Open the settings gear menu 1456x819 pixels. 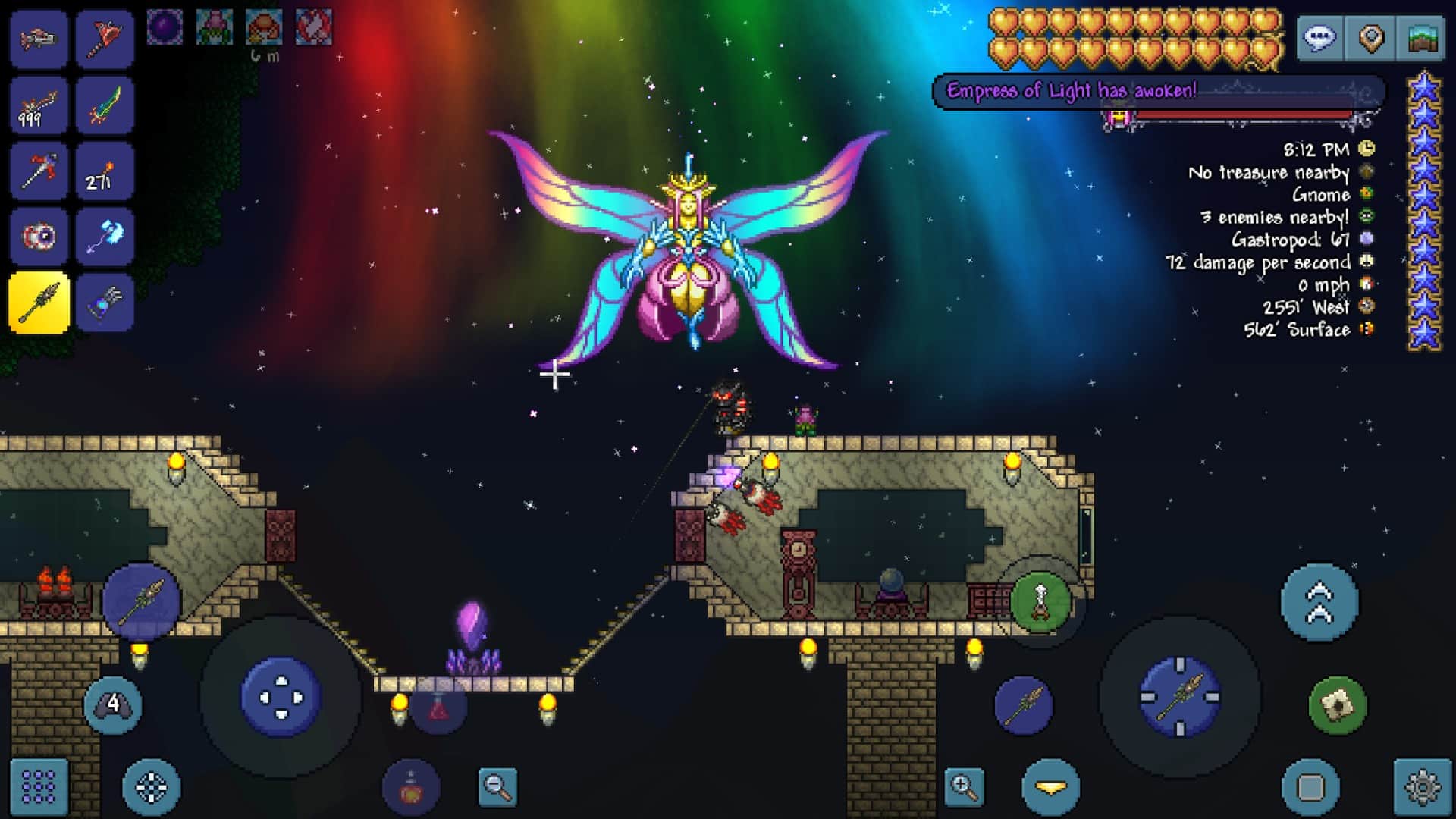(x=1424, y=787)
